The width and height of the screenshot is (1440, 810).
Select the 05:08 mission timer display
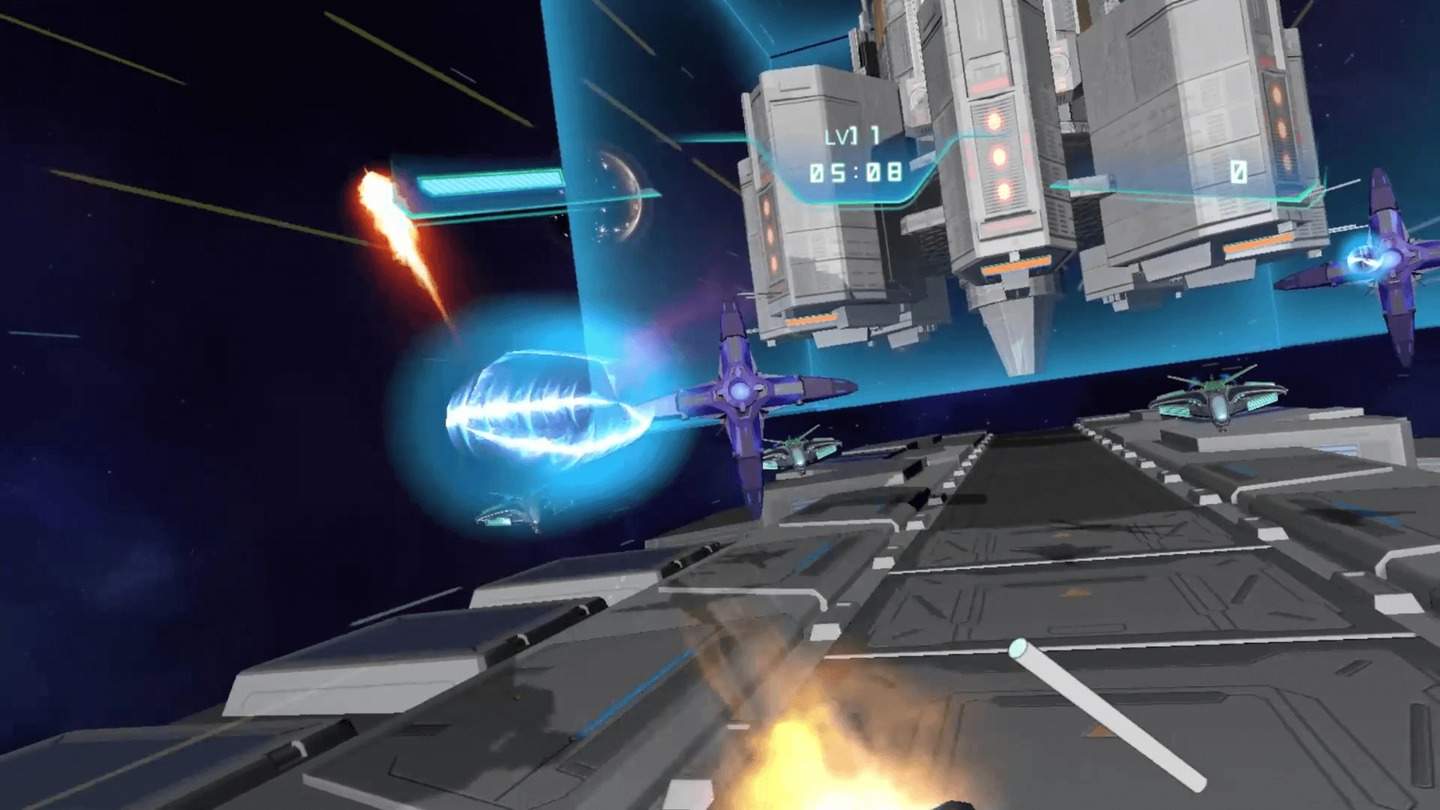[x=855, y=170]
